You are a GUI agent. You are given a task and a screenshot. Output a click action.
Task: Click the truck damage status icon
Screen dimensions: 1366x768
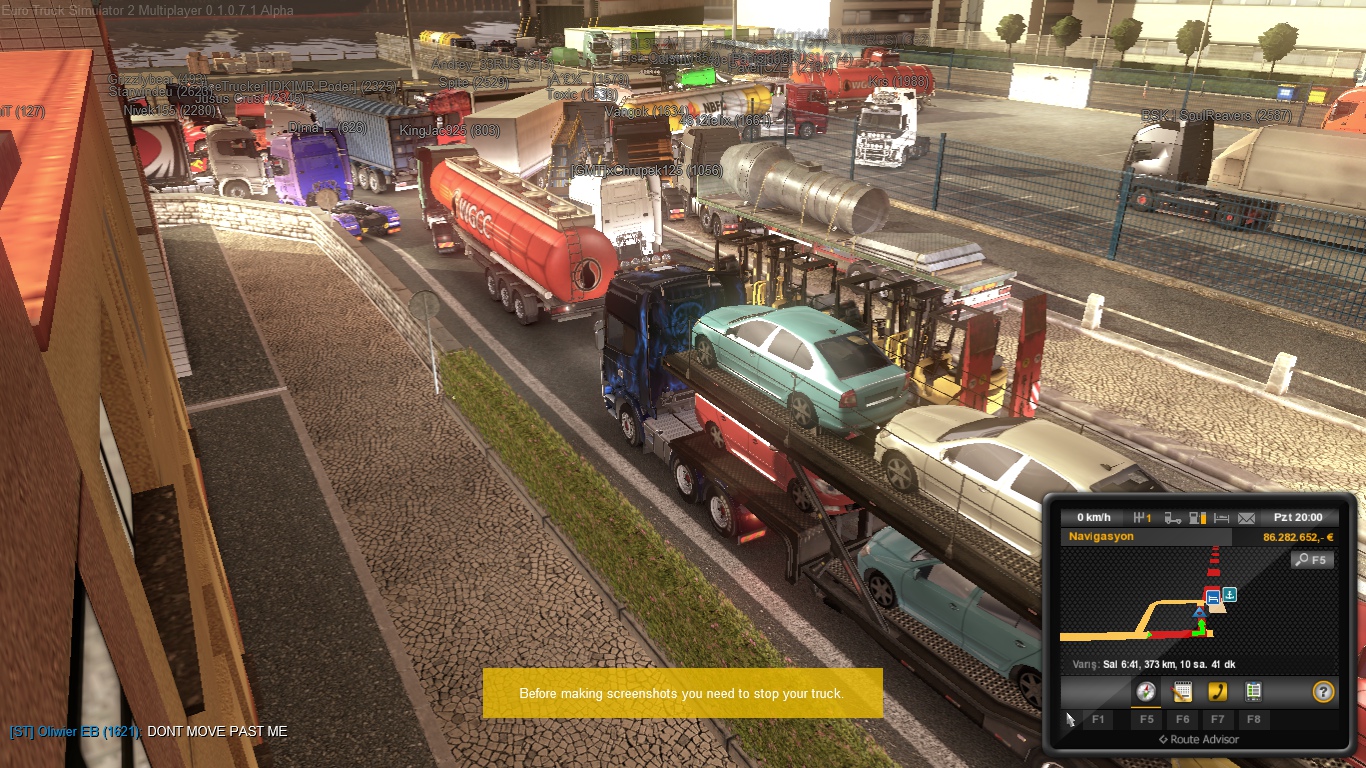pyautogui.click(x=1172, y=518)
